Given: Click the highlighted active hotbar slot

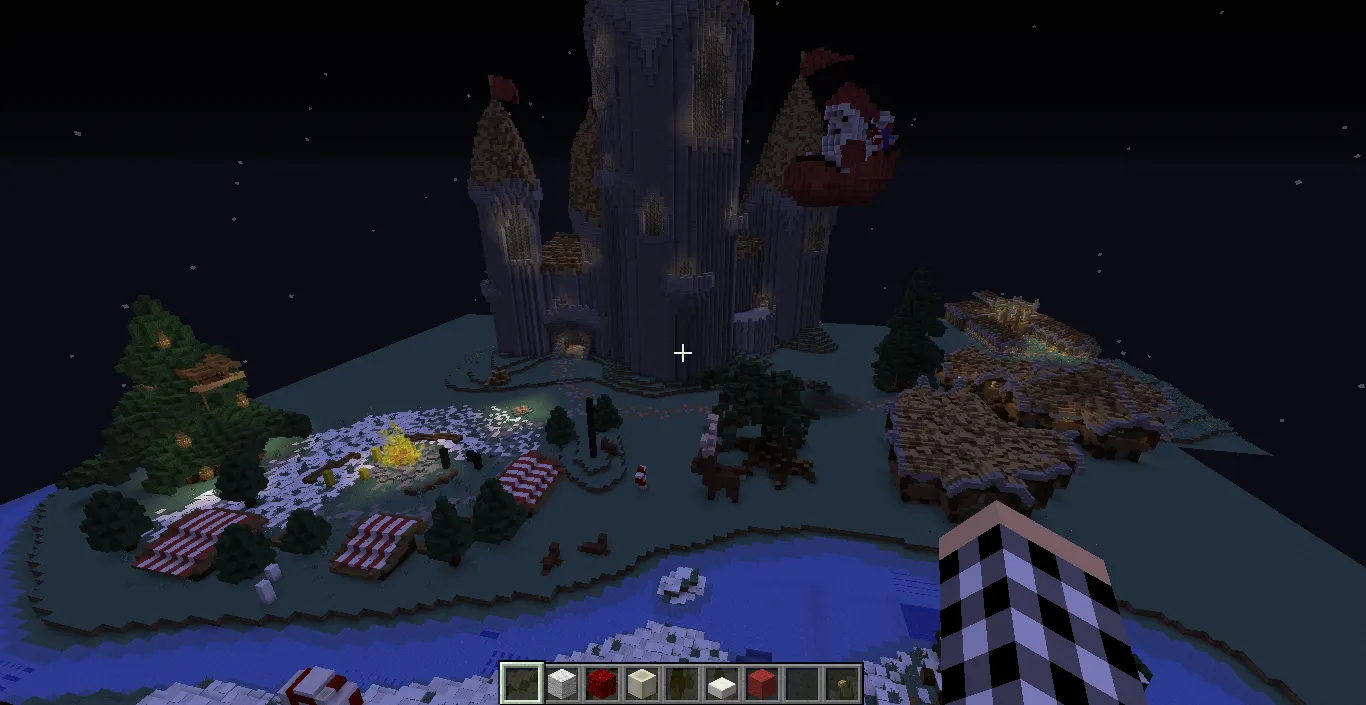Looking at the screenshot, I should click(x=521, y=684).
